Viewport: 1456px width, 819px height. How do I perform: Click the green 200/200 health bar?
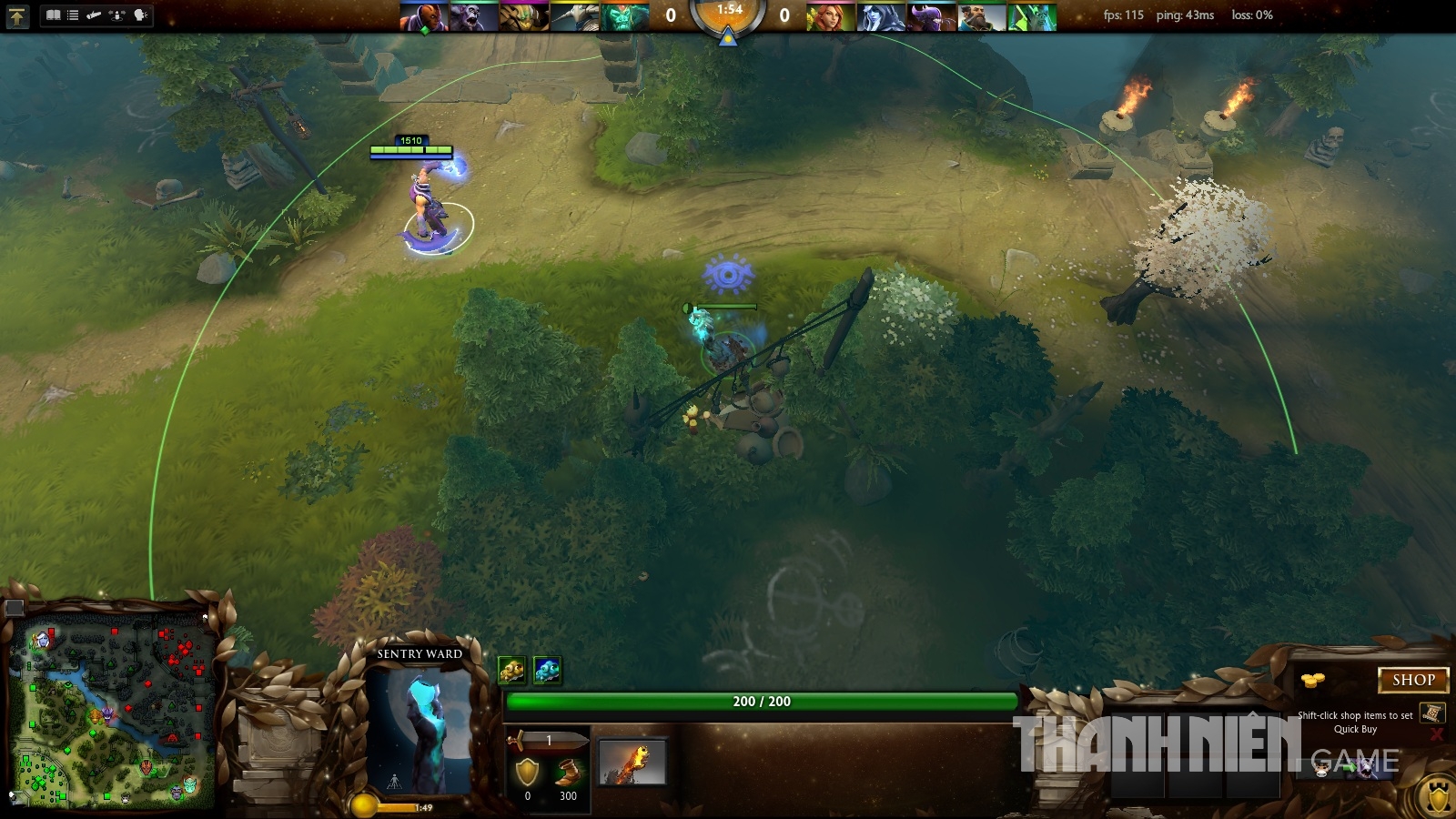[760, 701]
